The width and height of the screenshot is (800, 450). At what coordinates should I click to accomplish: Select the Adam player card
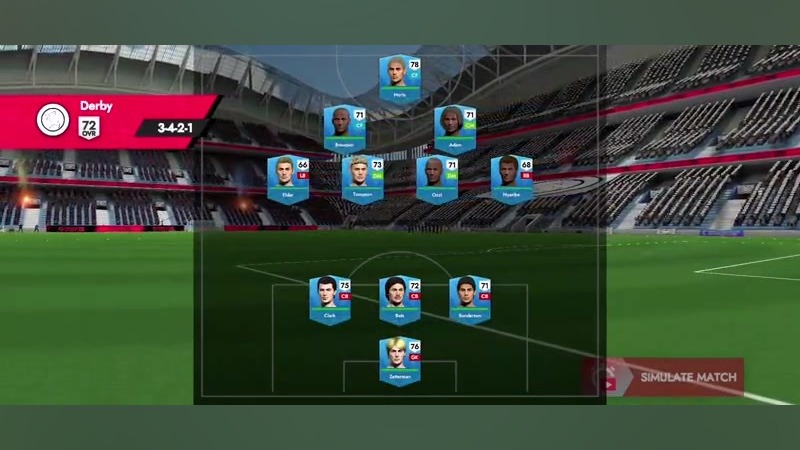tap(455, 129)
